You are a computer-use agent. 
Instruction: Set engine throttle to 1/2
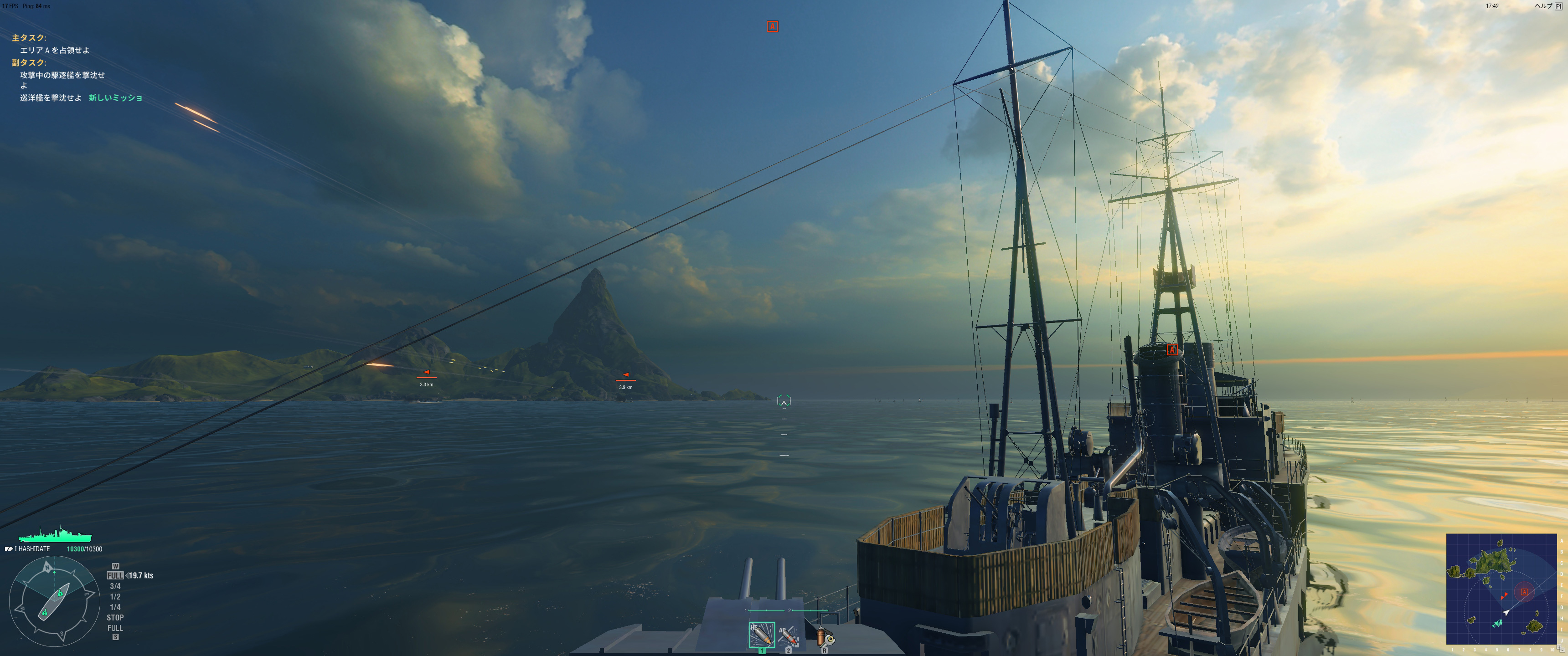point(115,596)
